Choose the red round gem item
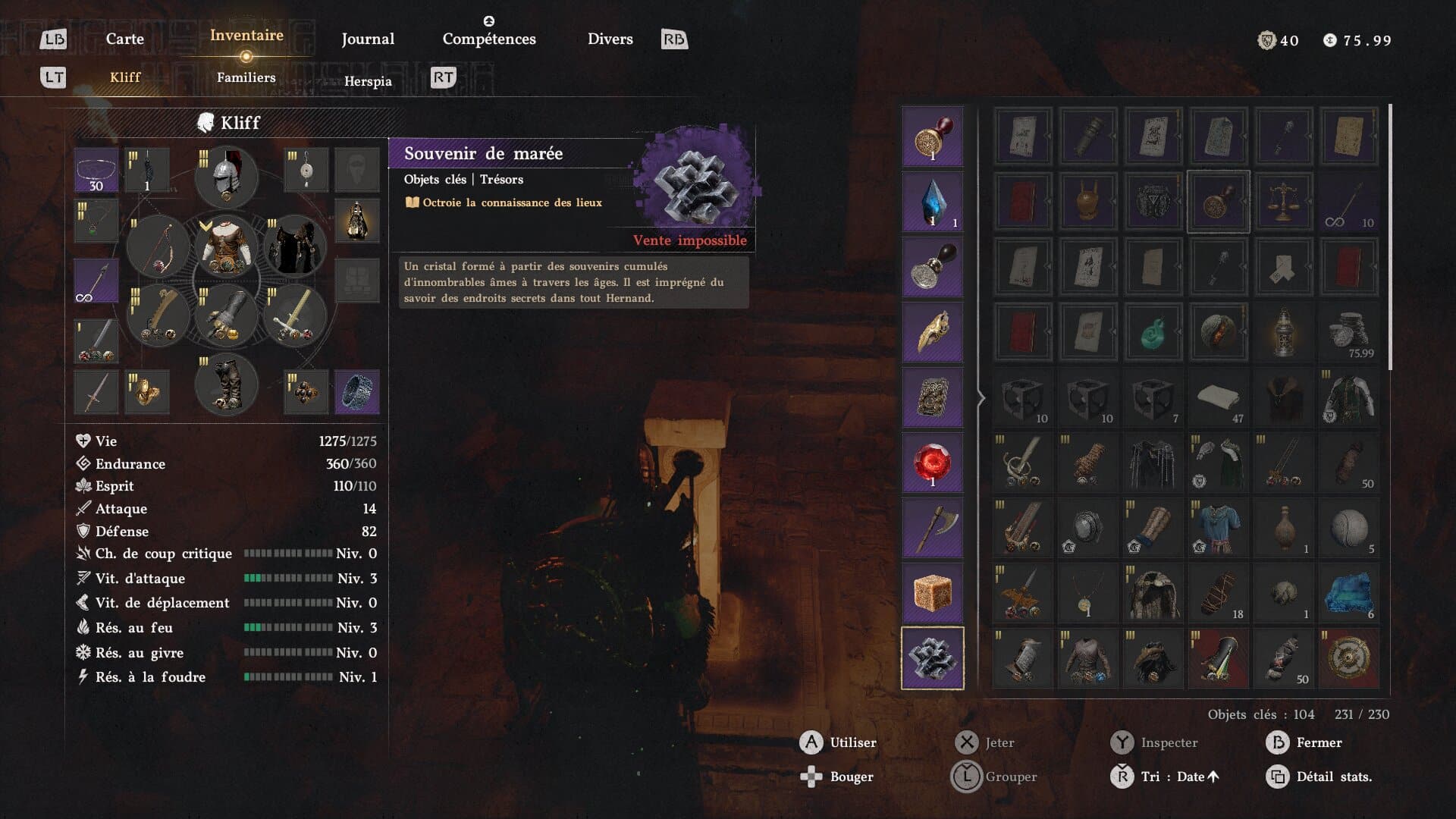Viewport: 1456px width, 819px height. point(932,463)
